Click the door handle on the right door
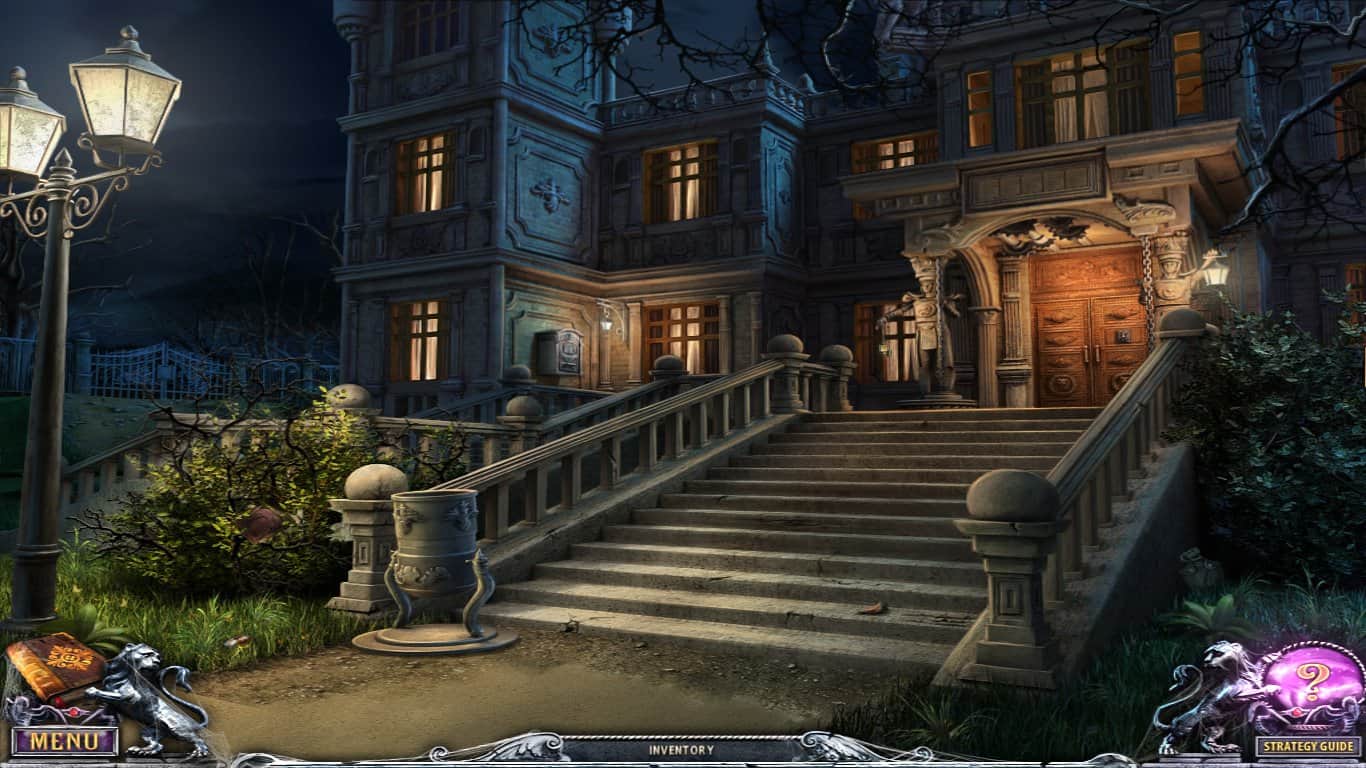Screen dimensions: 1366x768 pos(1097,353)
